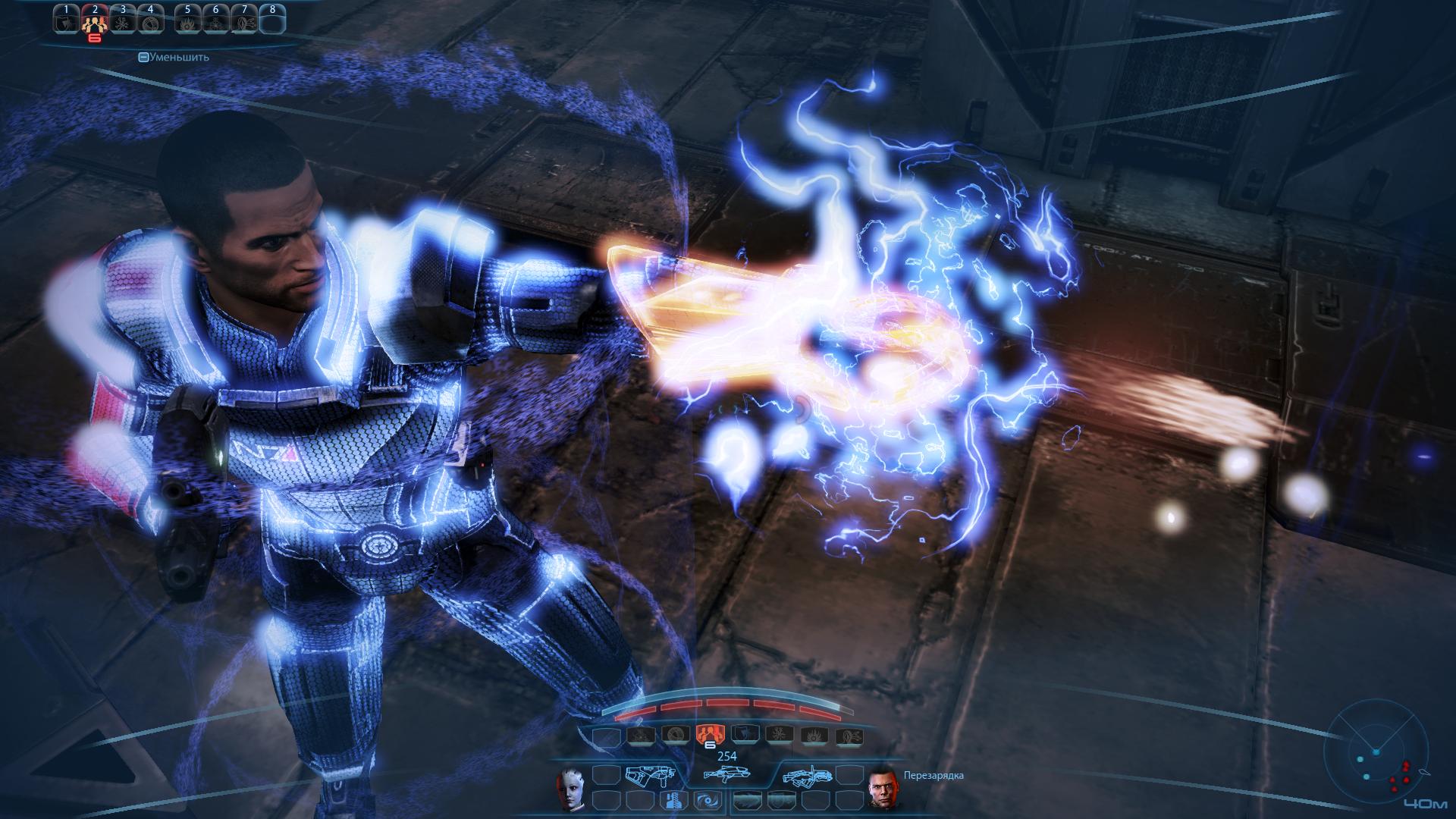Select quickbar slot 1 shield arrow power
1456x819 pixels.
click(67, 23)
